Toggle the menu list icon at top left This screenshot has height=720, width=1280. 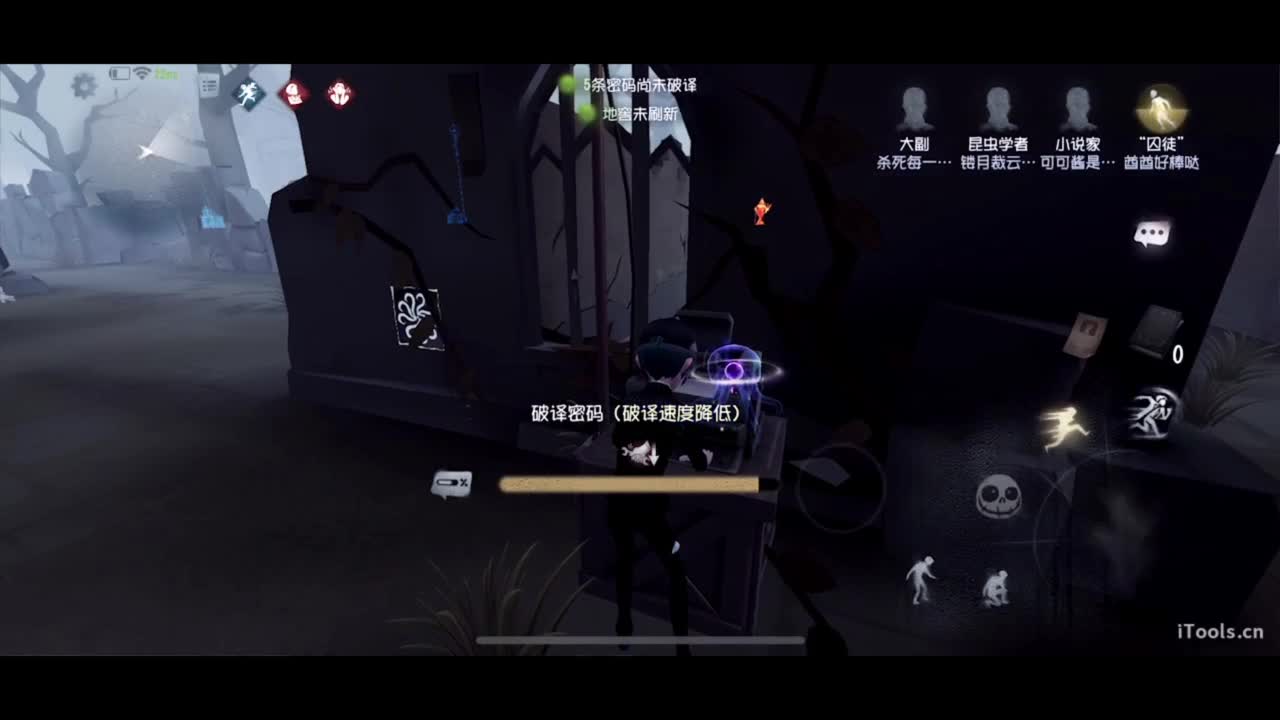[208, 84]
